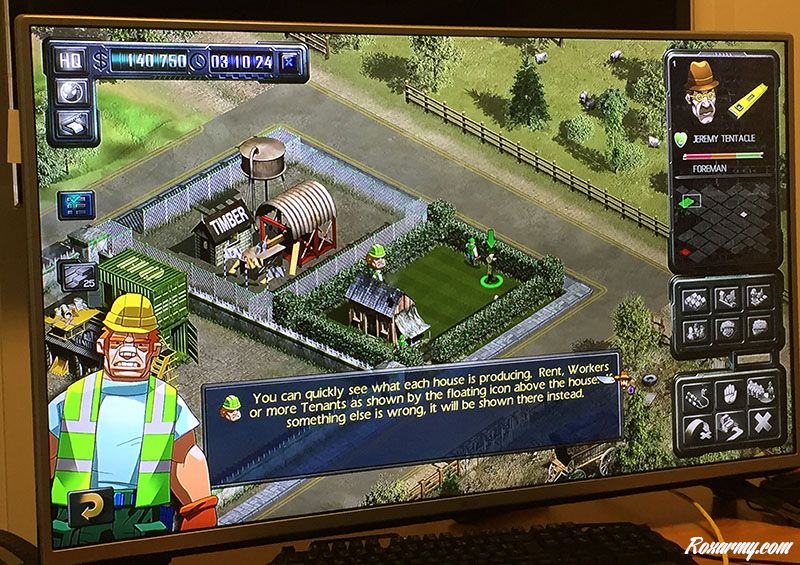Activate the open hand command icon

pyautogui.click(x=727, y=391)
